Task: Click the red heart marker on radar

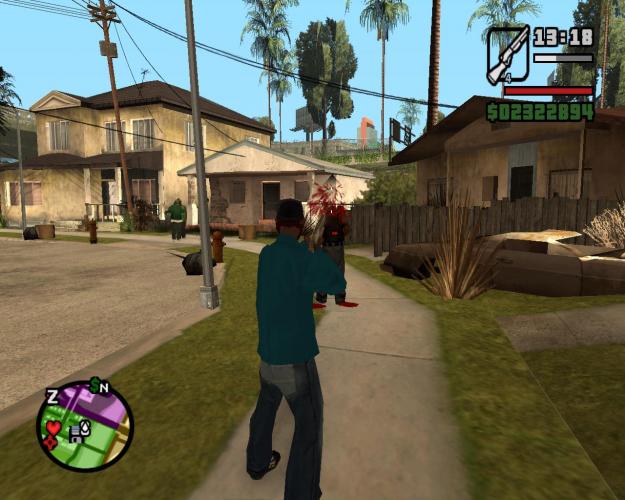Action: [x=53, y=428]
